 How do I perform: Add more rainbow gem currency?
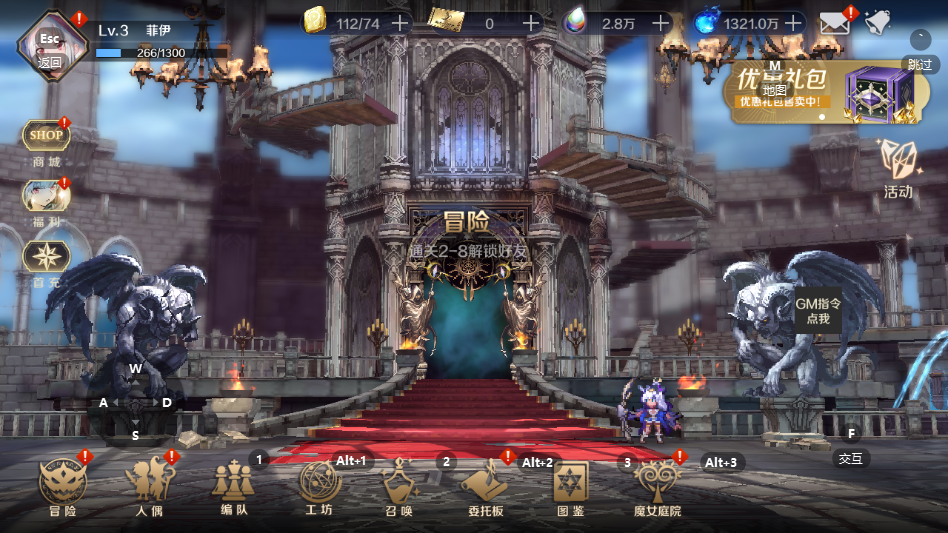click(x=660, y=23)
